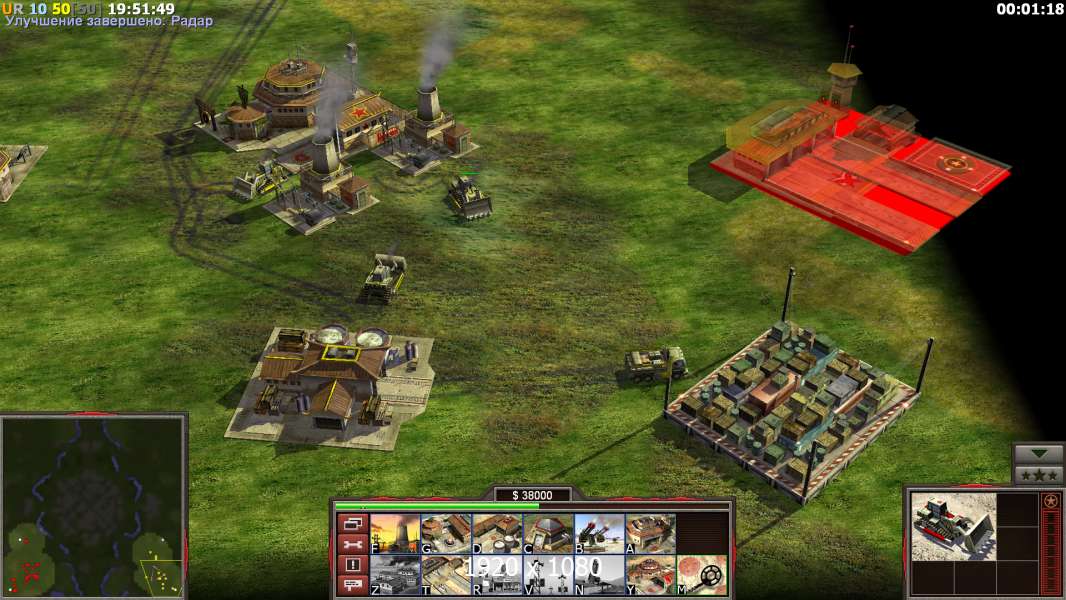The width and height of the screenshot is (1066, 600).
Task: Activate the mine-clearing icon marked M
Action: [701, 575]
